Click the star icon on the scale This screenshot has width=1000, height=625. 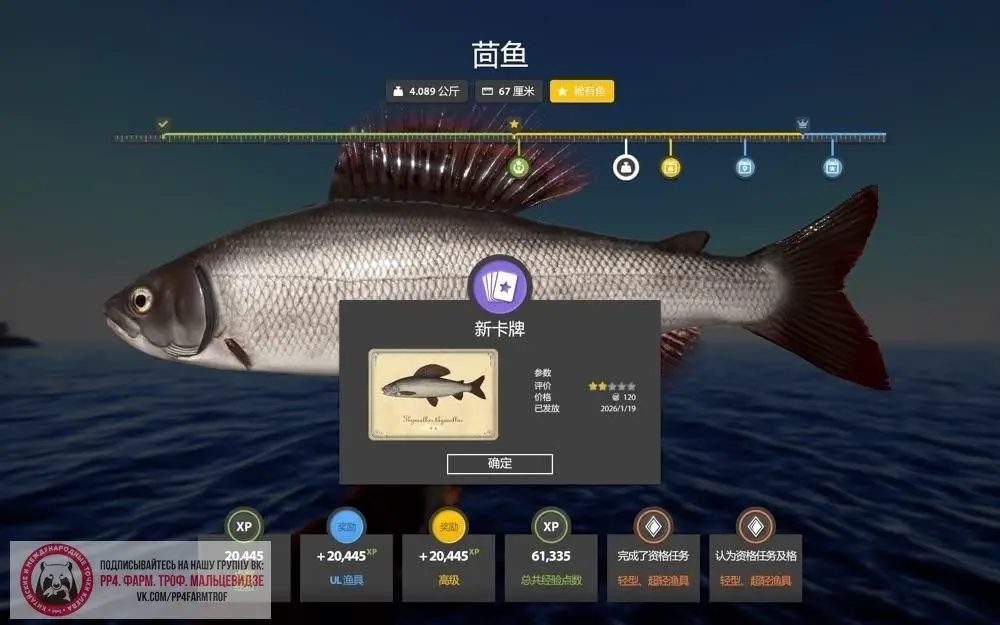coord(515,124)
